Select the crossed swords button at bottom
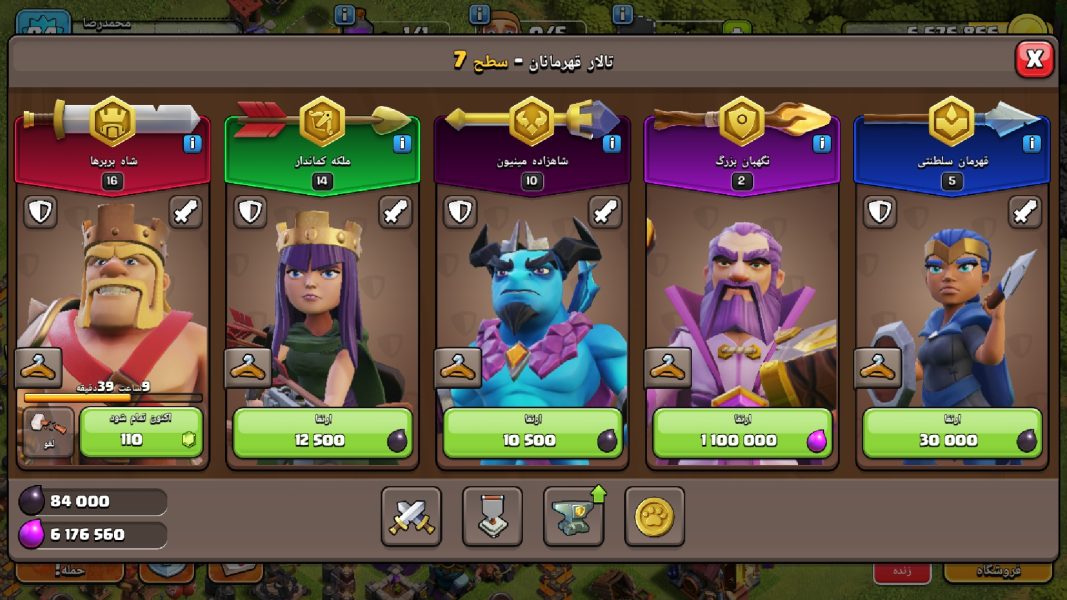 click(411, 516)
